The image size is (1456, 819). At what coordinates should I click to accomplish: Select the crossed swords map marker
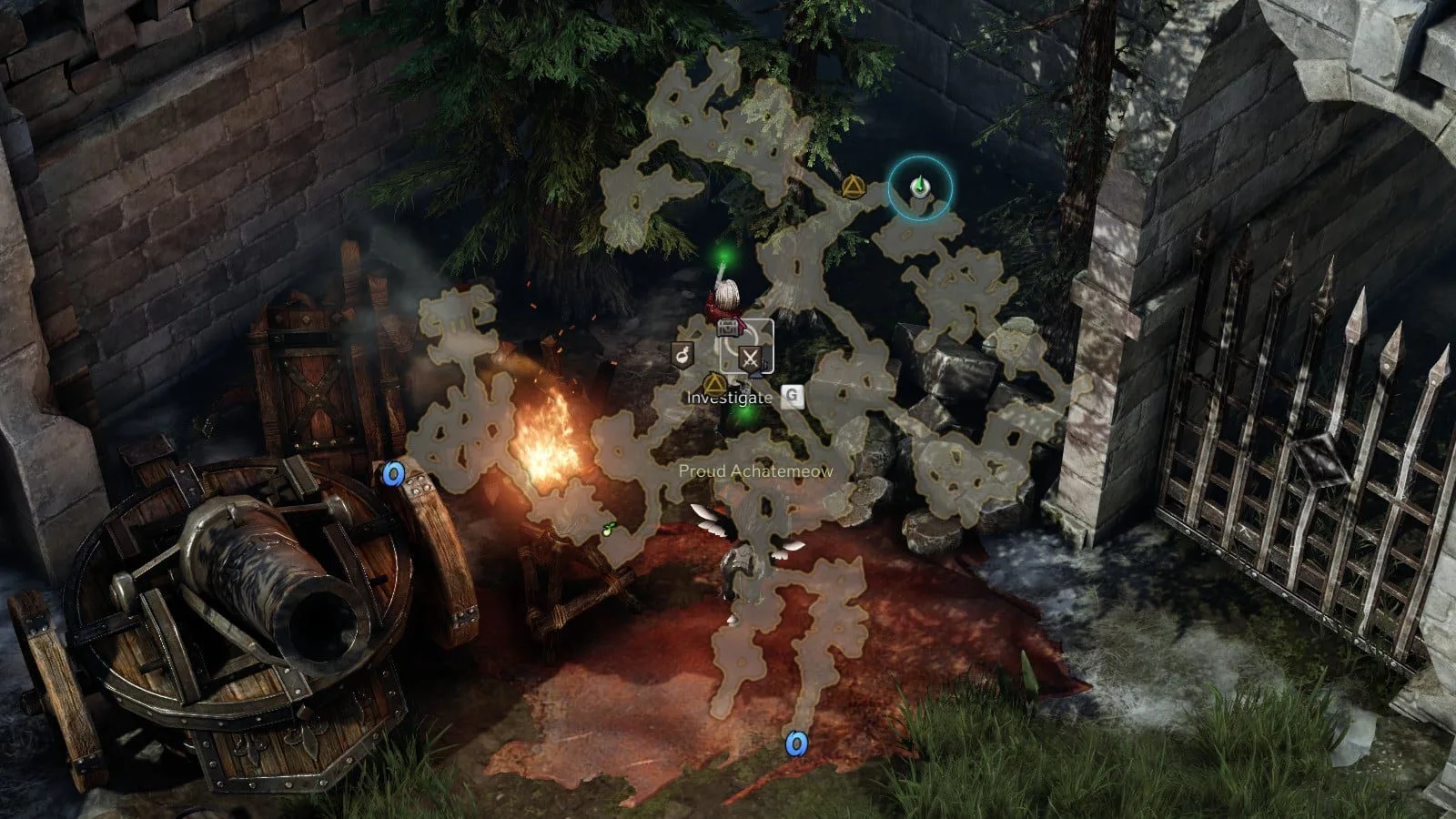pos(750,357)
